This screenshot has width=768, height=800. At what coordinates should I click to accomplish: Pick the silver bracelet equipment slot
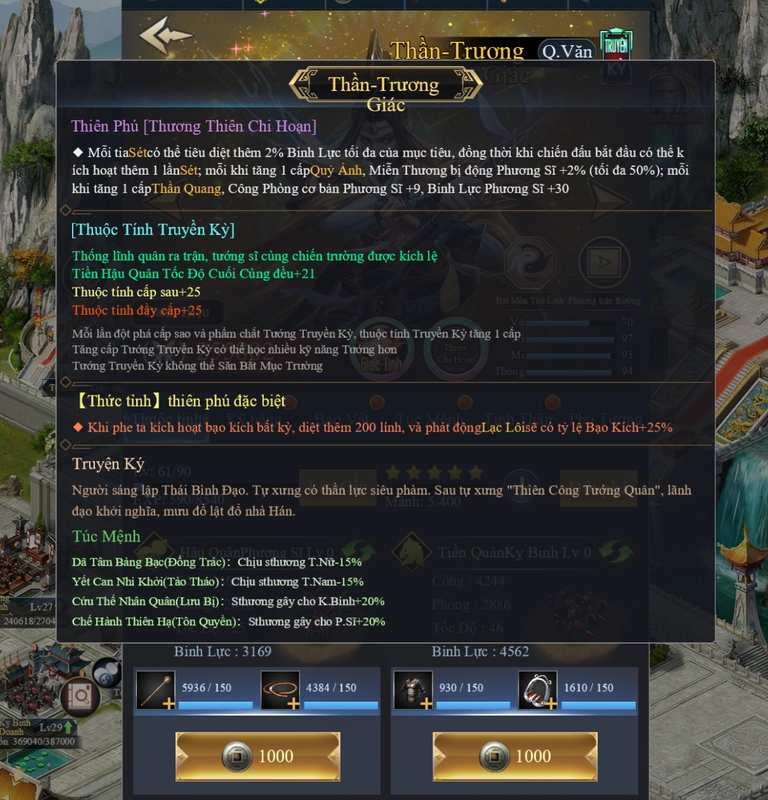click(x=537, y=689)
